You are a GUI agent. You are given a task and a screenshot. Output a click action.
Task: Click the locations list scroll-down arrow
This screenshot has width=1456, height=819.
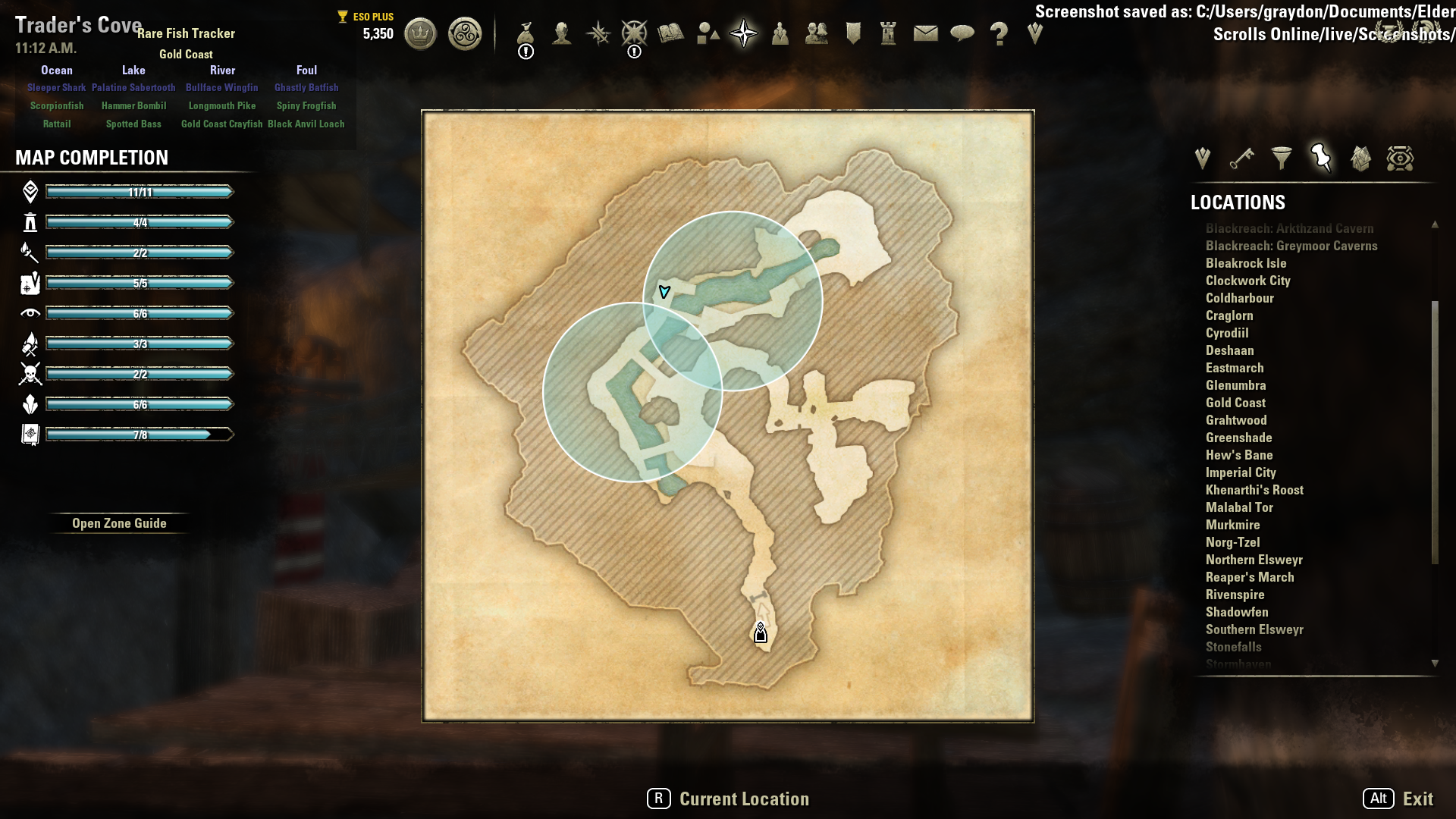(x=1435, y=664)
